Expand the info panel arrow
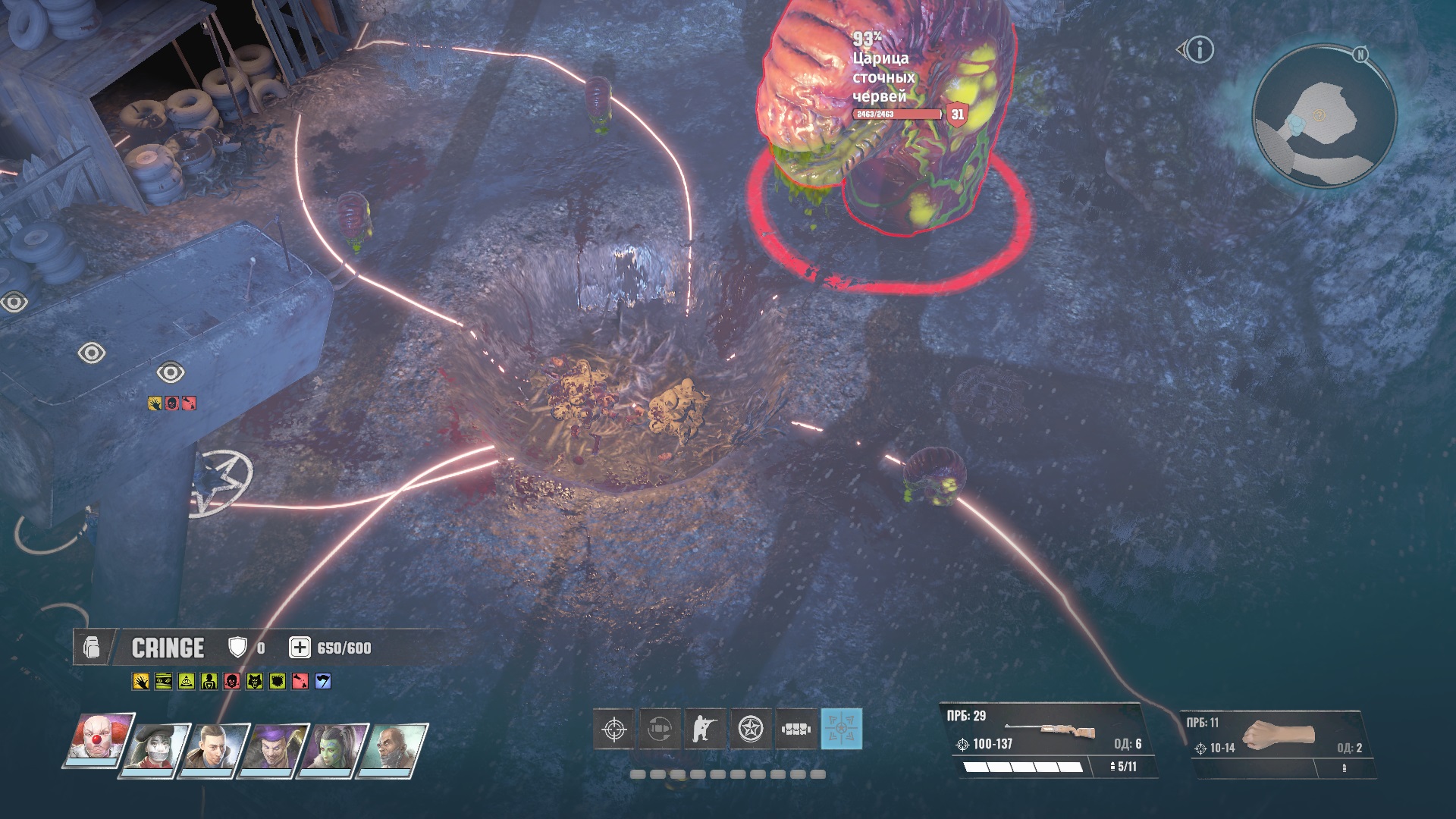The width and height of the screenshot is (1456, 819). (1181, 50)
